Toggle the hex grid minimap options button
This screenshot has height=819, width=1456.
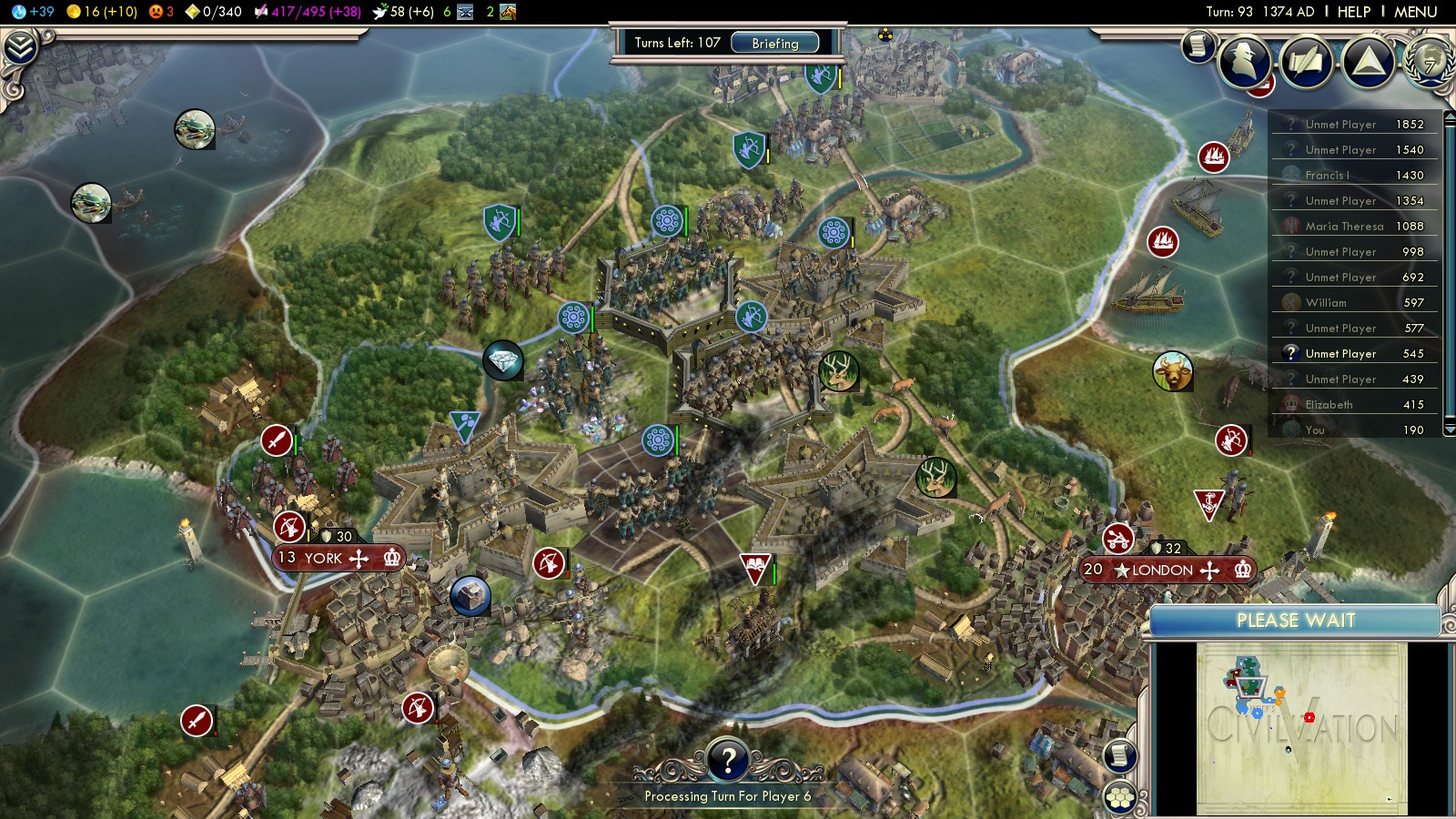click(1119, 798)
